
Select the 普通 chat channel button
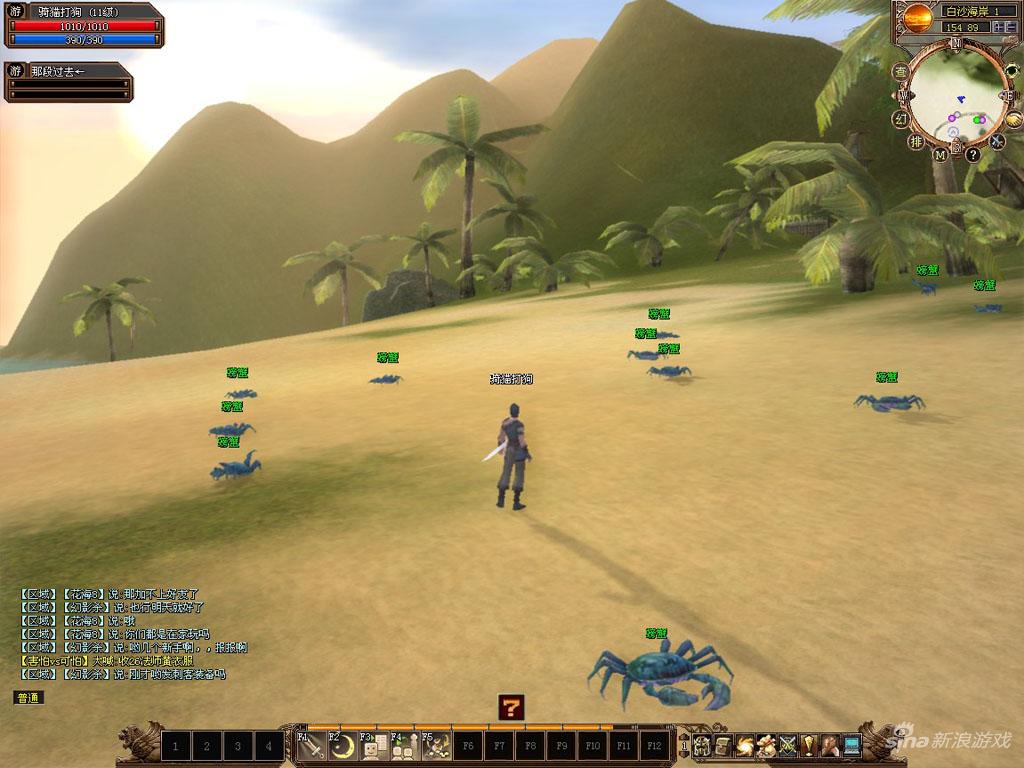point(29,697)
